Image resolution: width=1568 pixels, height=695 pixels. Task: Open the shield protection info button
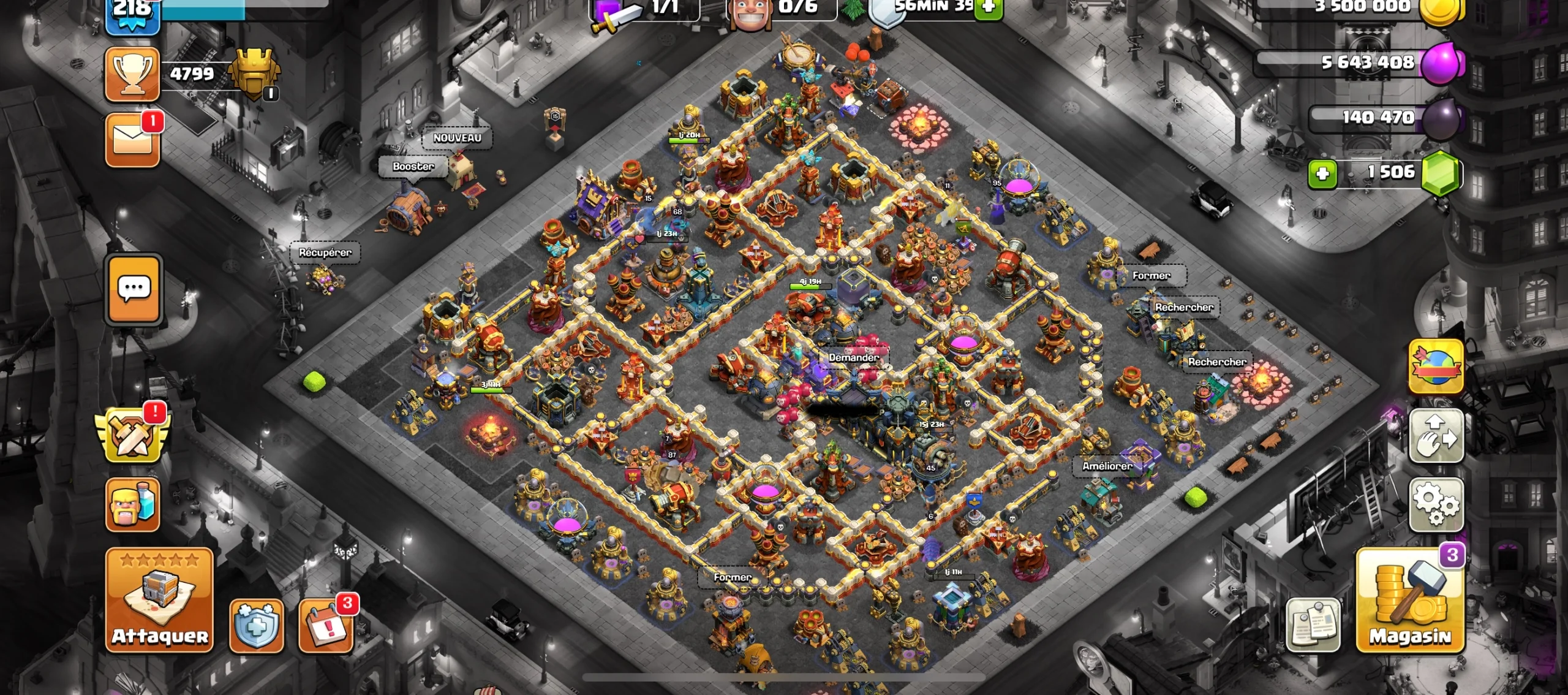257,626
